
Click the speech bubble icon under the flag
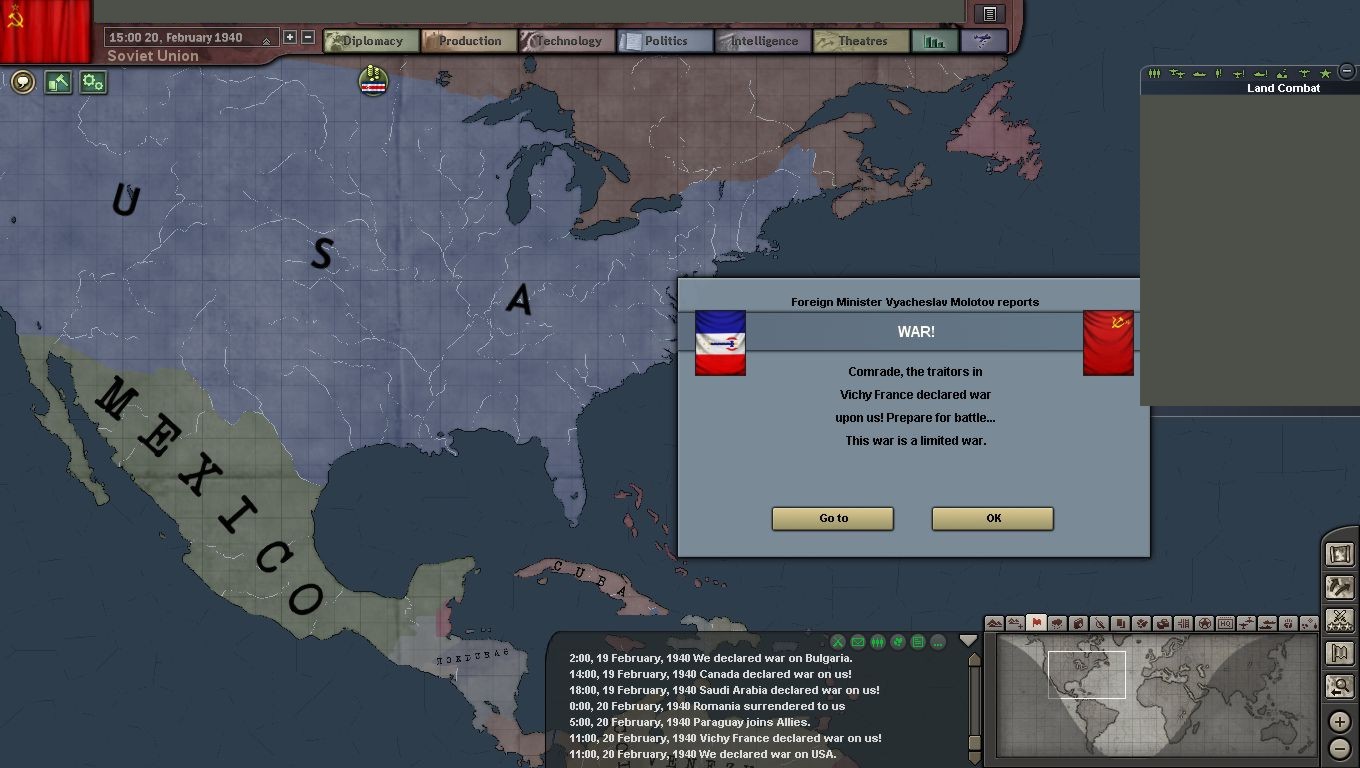23,82
